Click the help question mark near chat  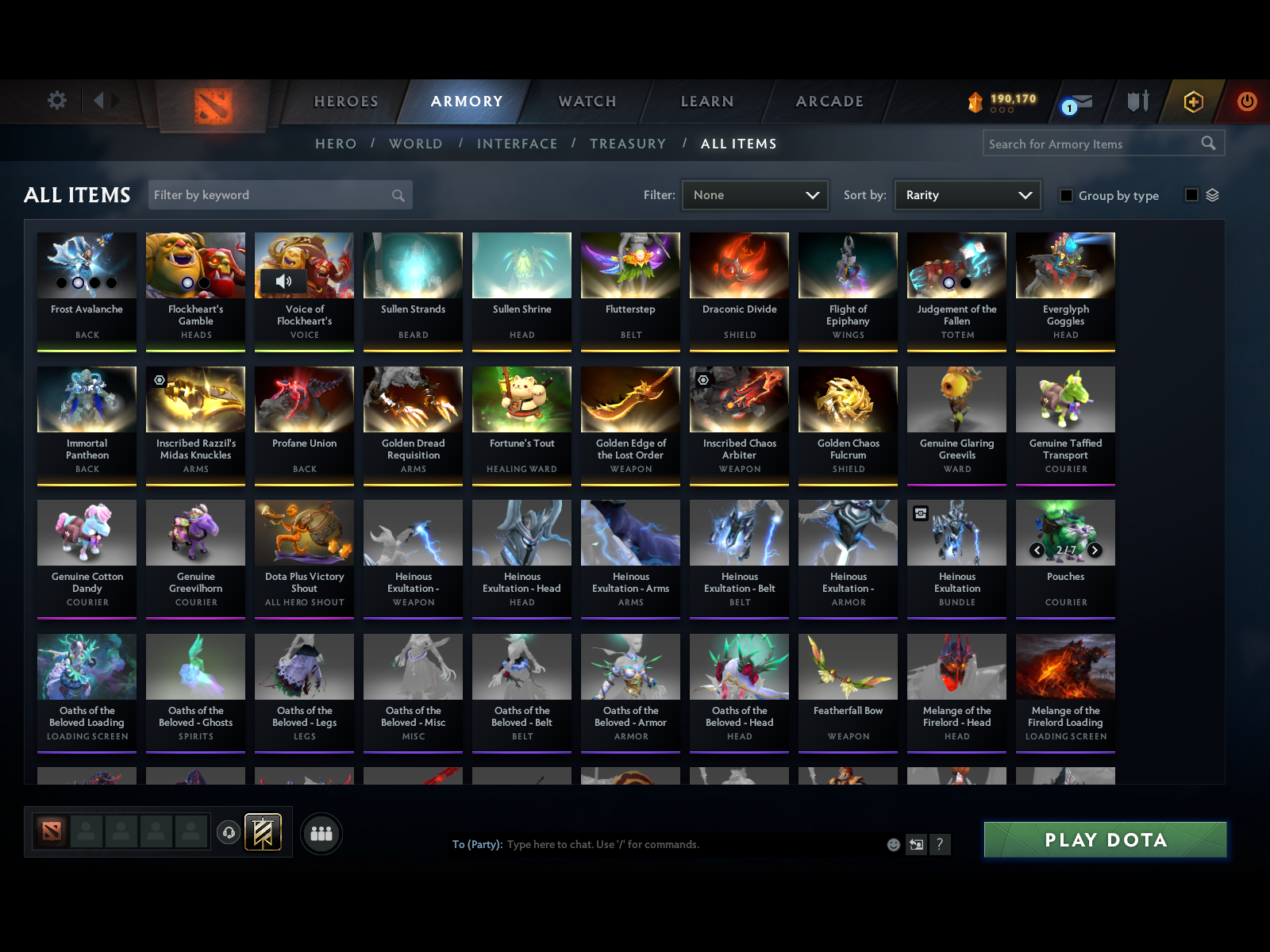(x=941, y=844)
